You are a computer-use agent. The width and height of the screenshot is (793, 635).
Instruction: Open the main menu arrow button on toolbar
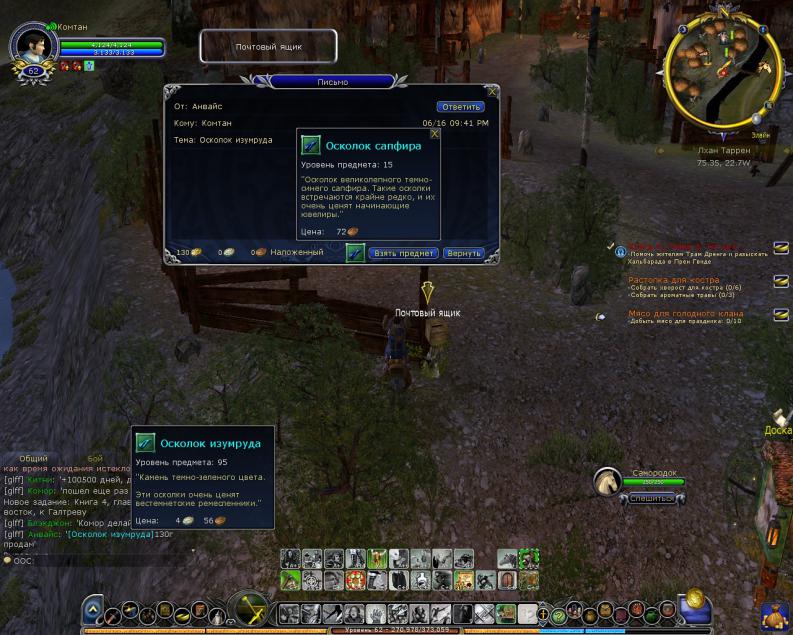pyautogui.click(x=92, y=609)
